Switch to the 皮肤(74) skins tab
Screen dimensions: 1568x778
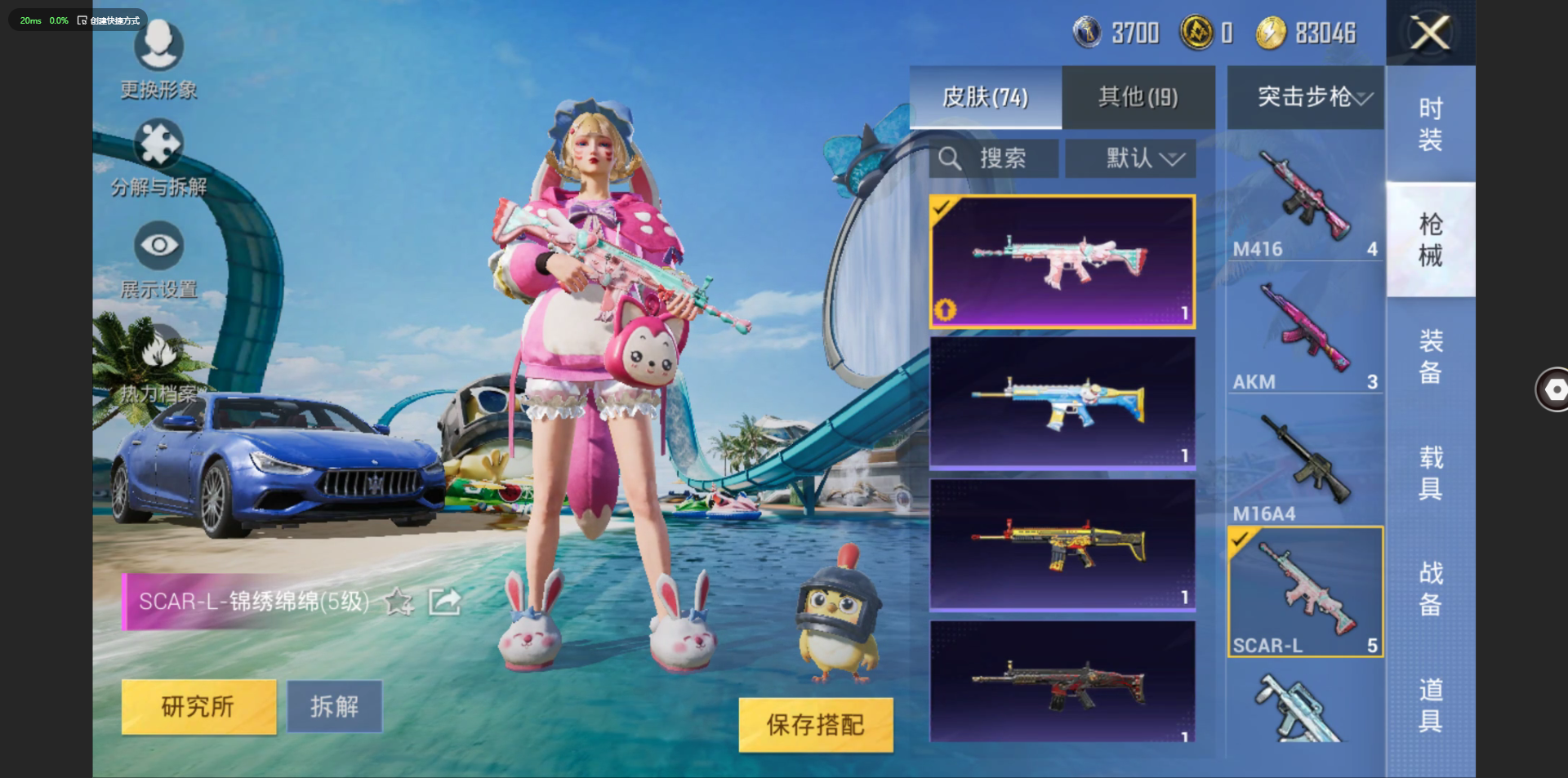click(x=986, y=97)
